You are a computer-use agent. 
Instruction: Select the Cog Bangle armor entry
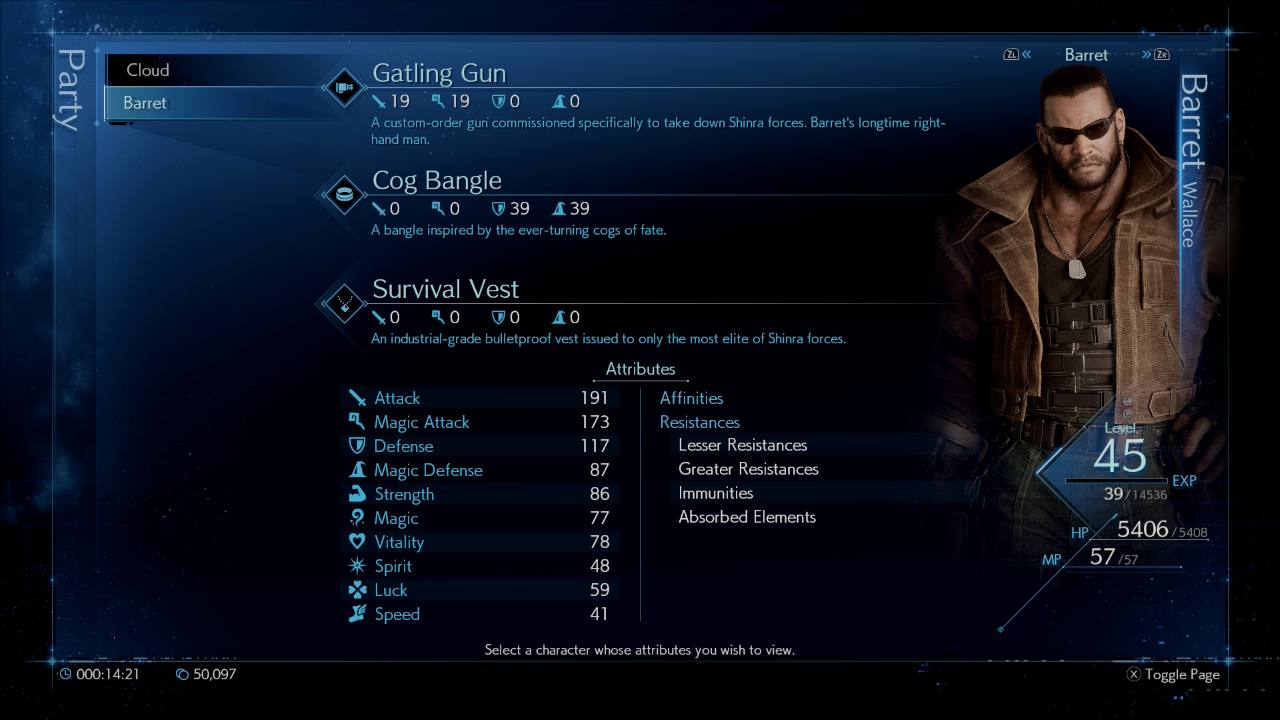437,181
